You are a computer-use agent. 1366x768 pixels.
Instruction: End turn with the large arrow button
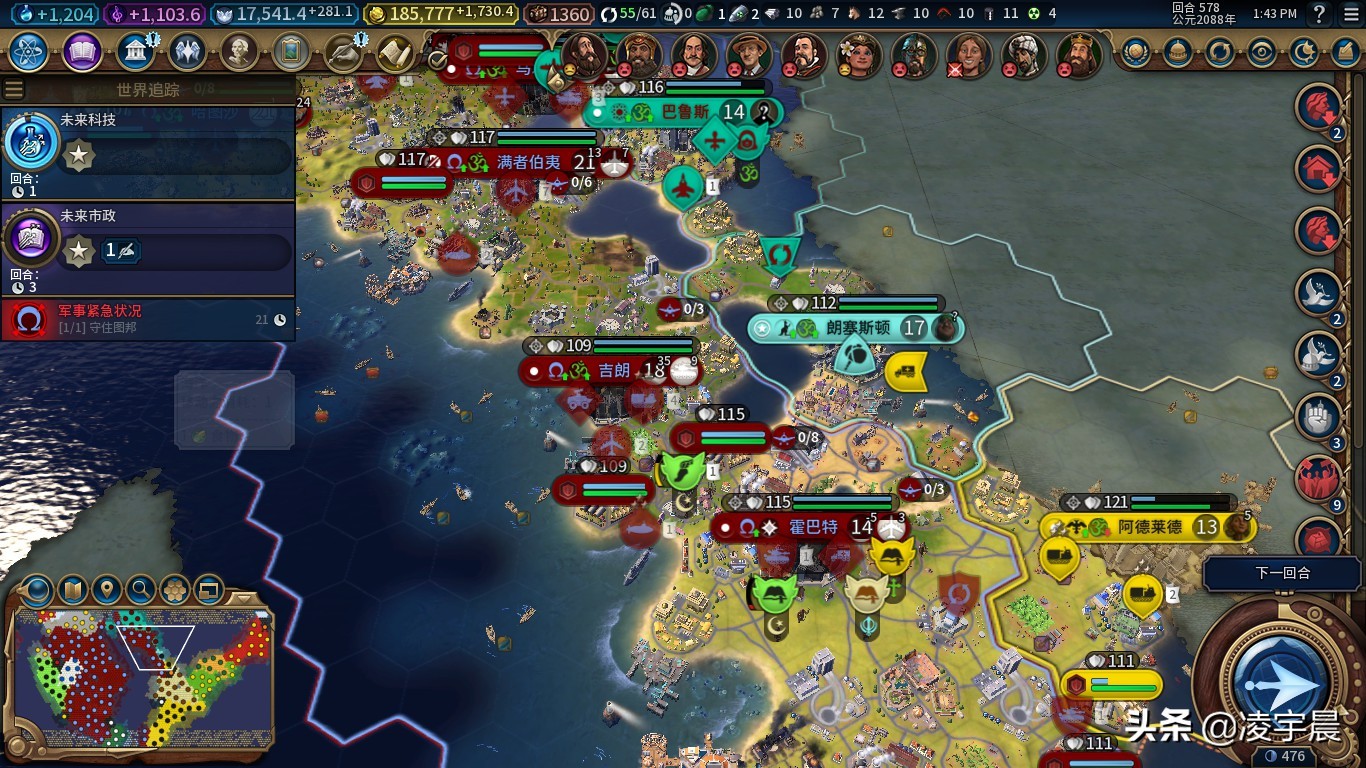(x=1281, y=683)
